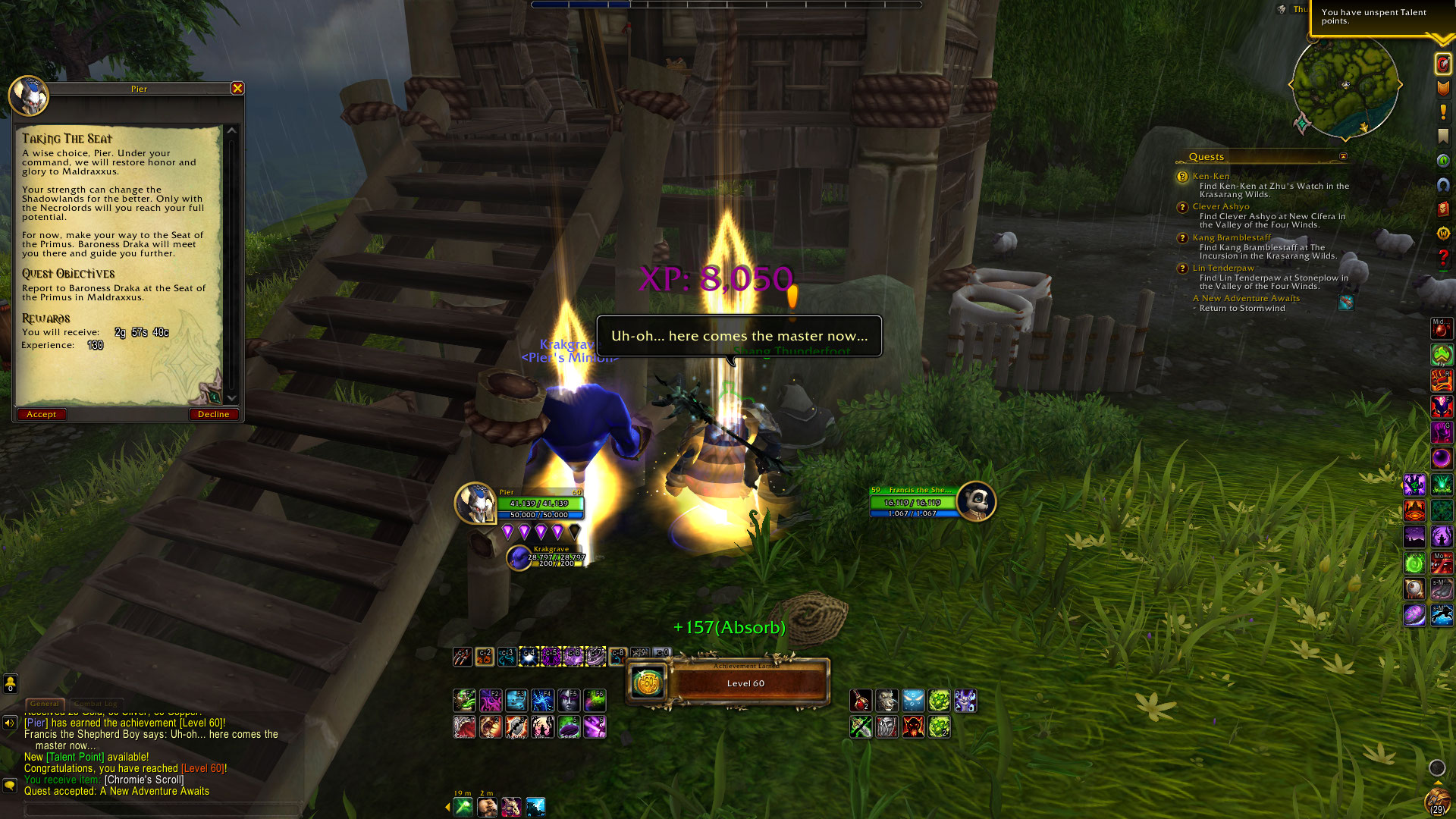Image resolution: width=1456 pixels, height=819 pixels.
Task: Decline the Taking The Seat quest
Action: (213, 414)
